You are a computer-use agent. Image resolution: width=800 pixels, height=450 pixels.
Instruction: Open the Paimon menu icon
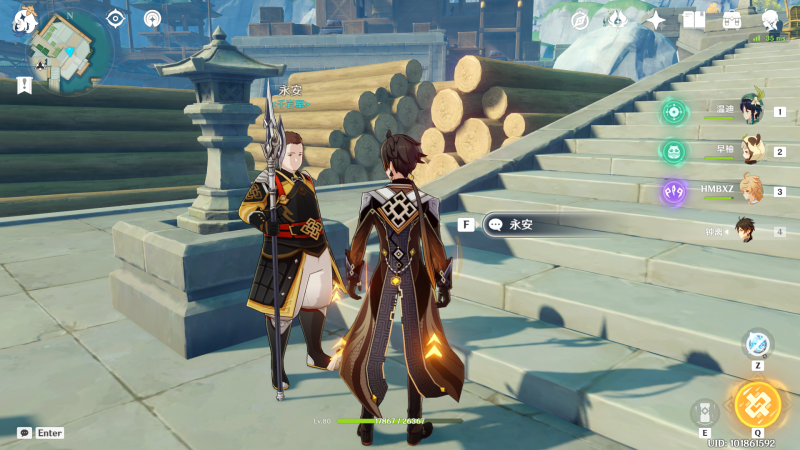tap(26, 18)
